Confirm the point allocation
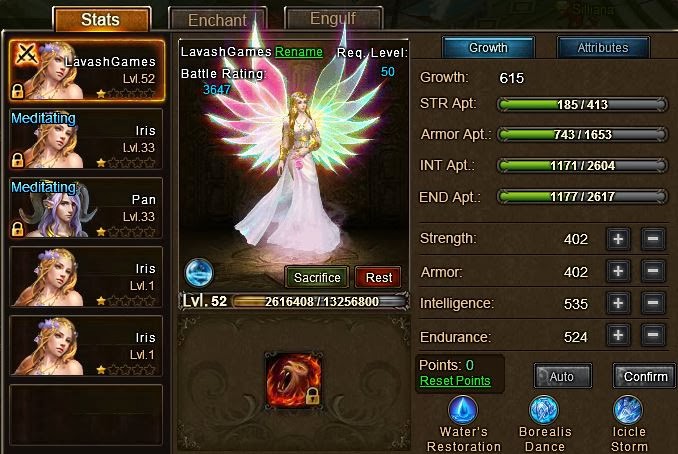Screen dimensions: 678x454 [x=645, y=376]
